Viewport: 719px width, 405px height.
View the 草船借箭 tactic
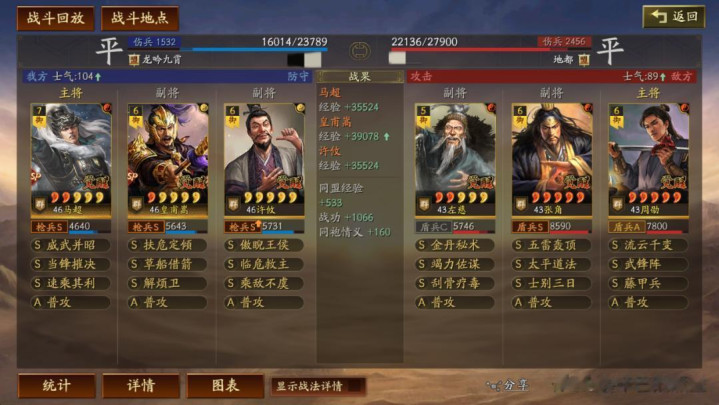pyautogui.click(x=167, y=264)
